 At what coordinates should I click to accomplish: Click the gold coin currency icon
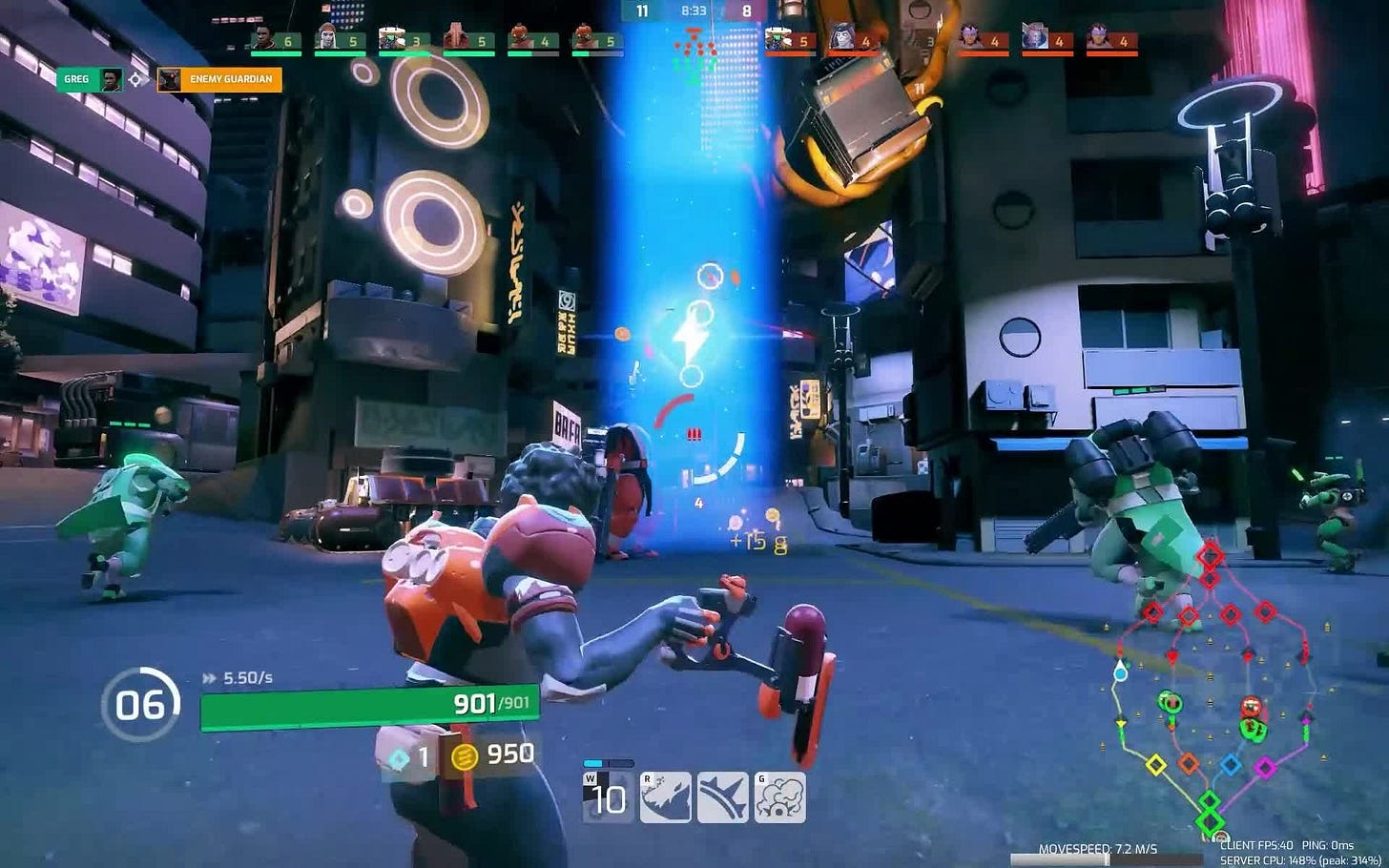click(464, 756)
